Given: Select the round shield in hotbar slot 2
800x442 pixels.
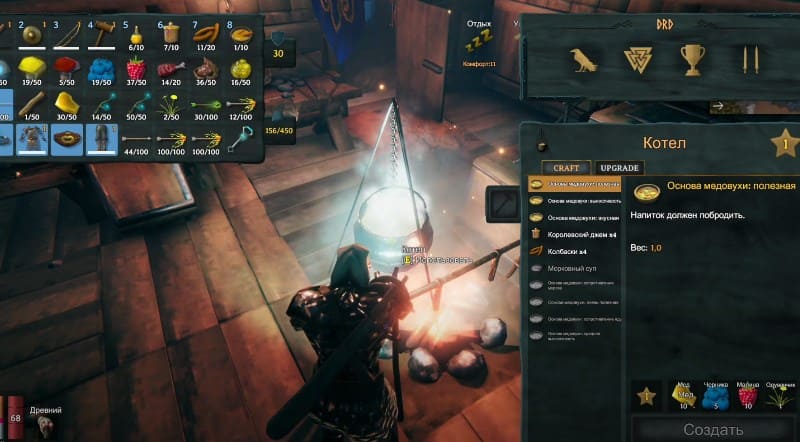Looking at the screenshot, I should click(x=30, y=36).
